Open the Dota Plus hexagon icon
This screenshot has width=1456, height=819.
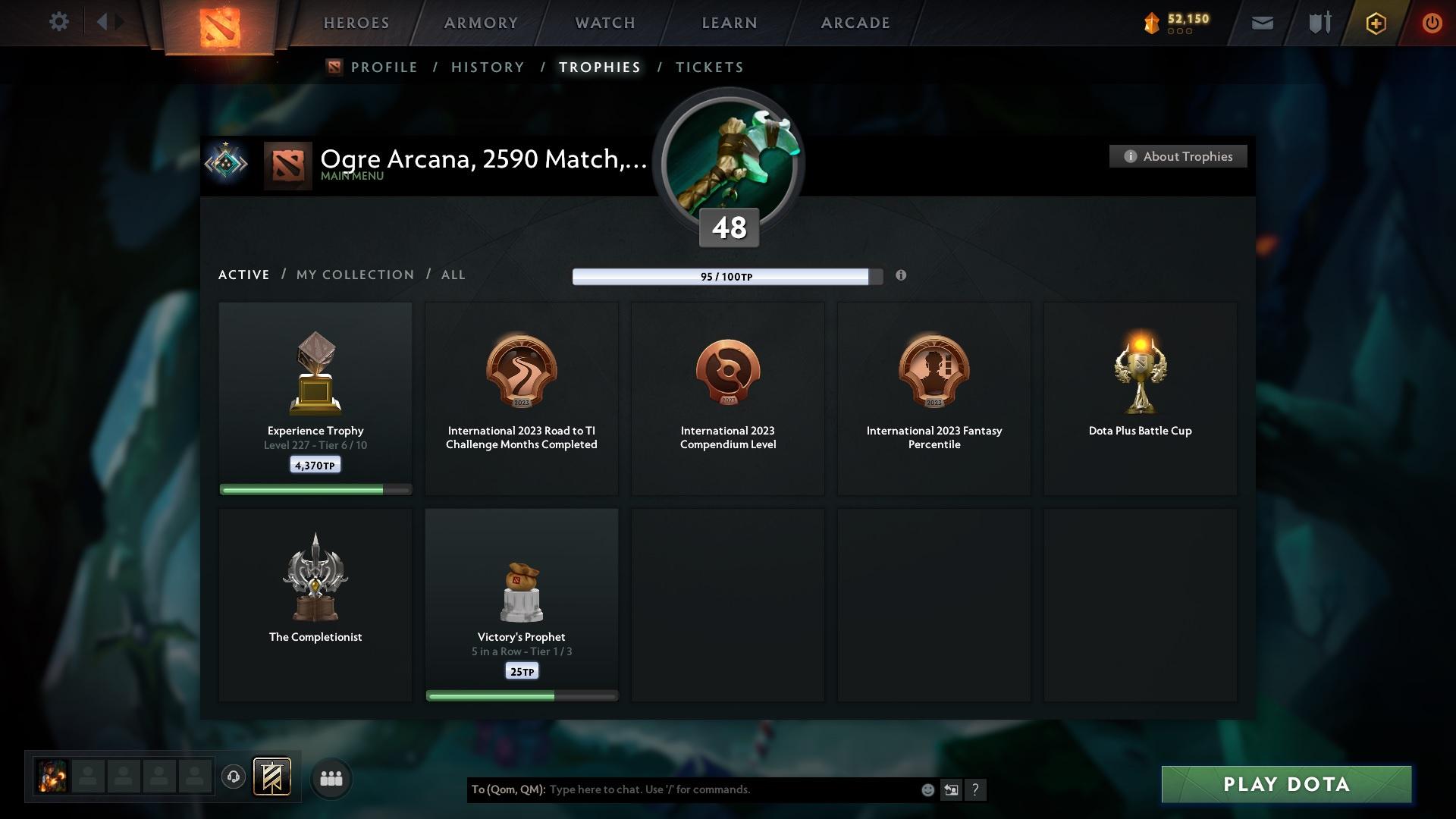coord(1374,23)
